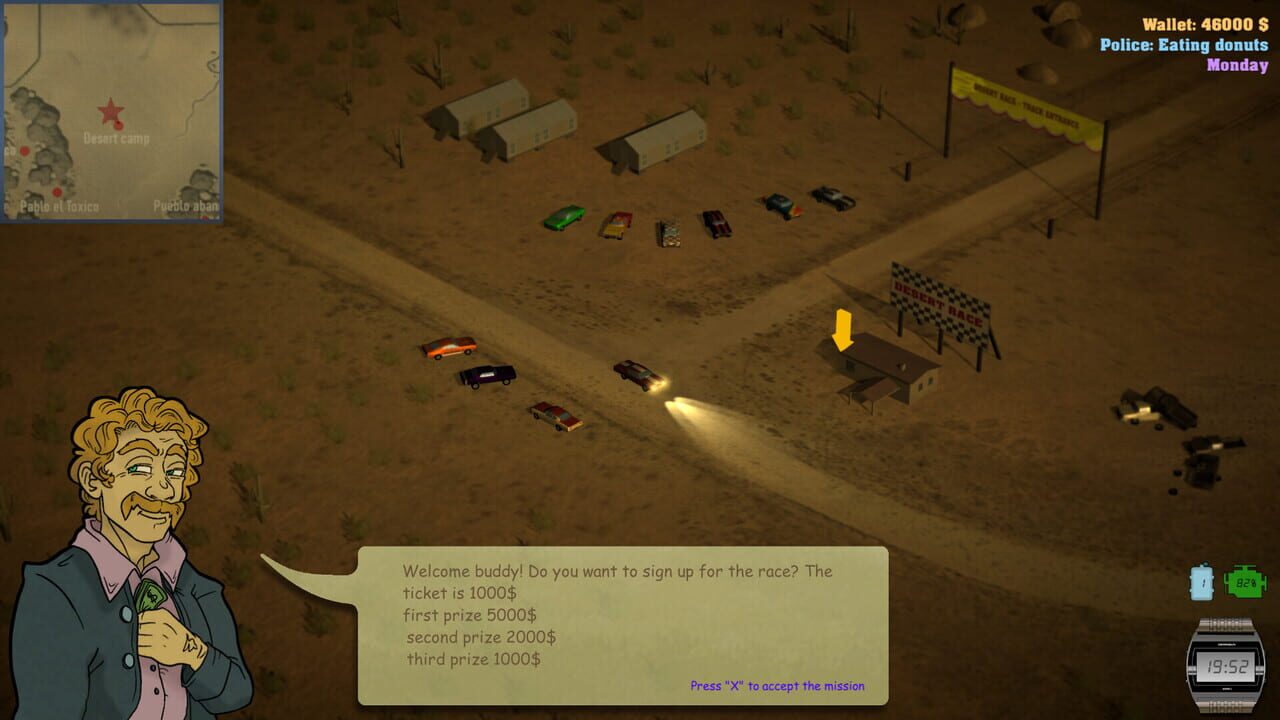This screenshot has height=720, width=1280.
Task: Select the green engine health icon showing 82%
Action: (1244, 581)
